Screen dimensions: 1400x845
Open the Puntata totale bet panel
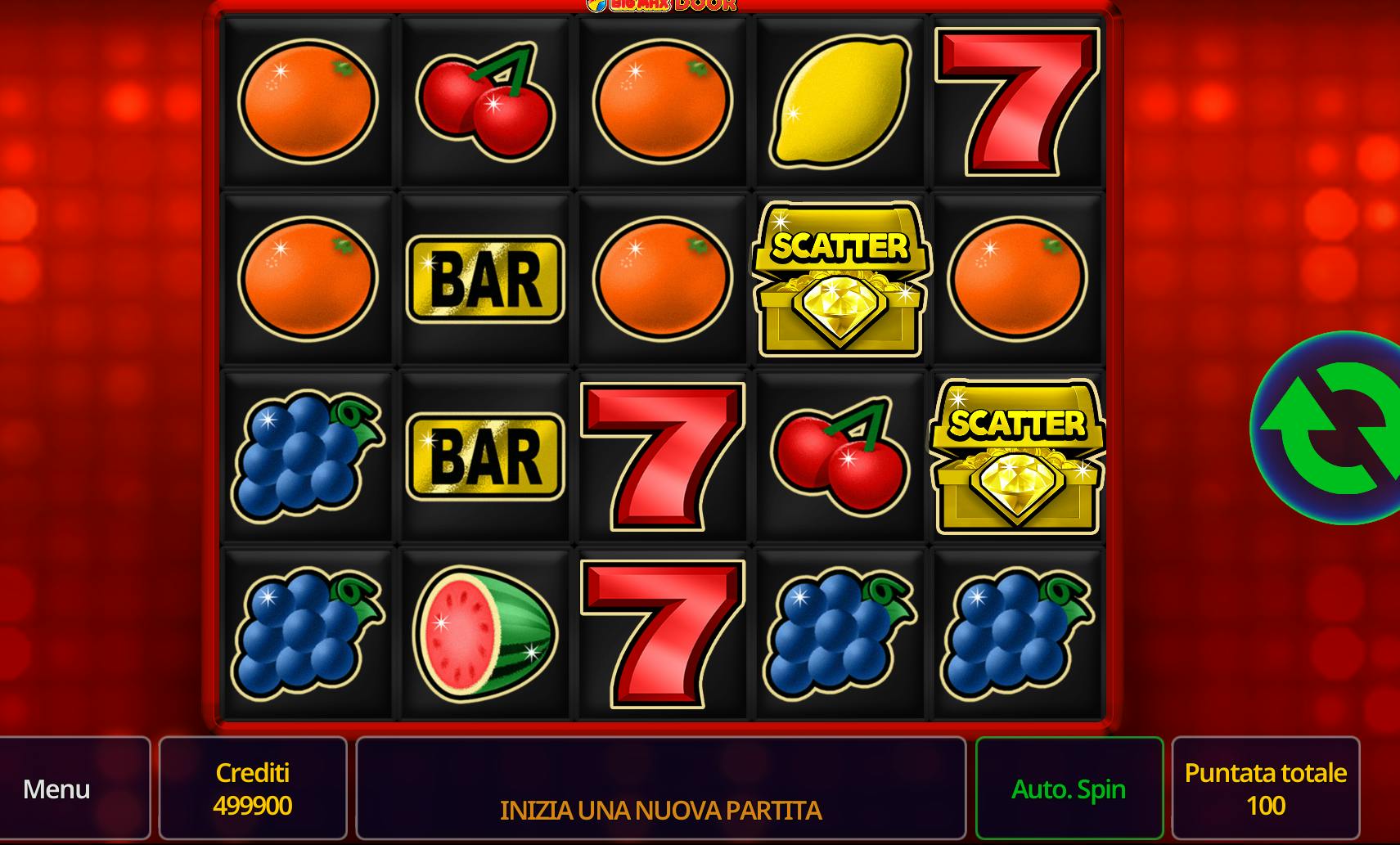(x=1265, y=788)
